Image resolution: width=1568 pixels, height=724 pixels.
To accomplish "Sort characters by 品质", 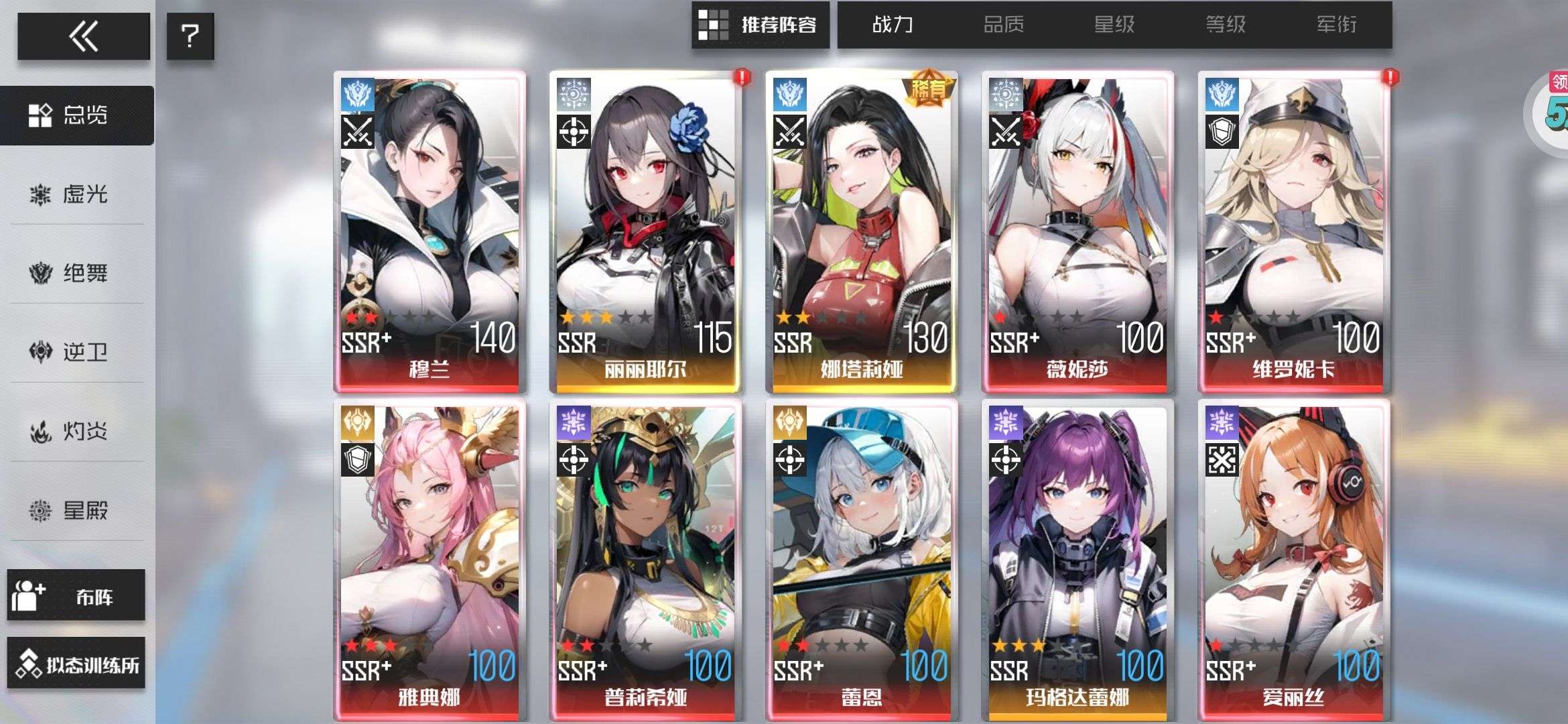I will point(1003,25).
